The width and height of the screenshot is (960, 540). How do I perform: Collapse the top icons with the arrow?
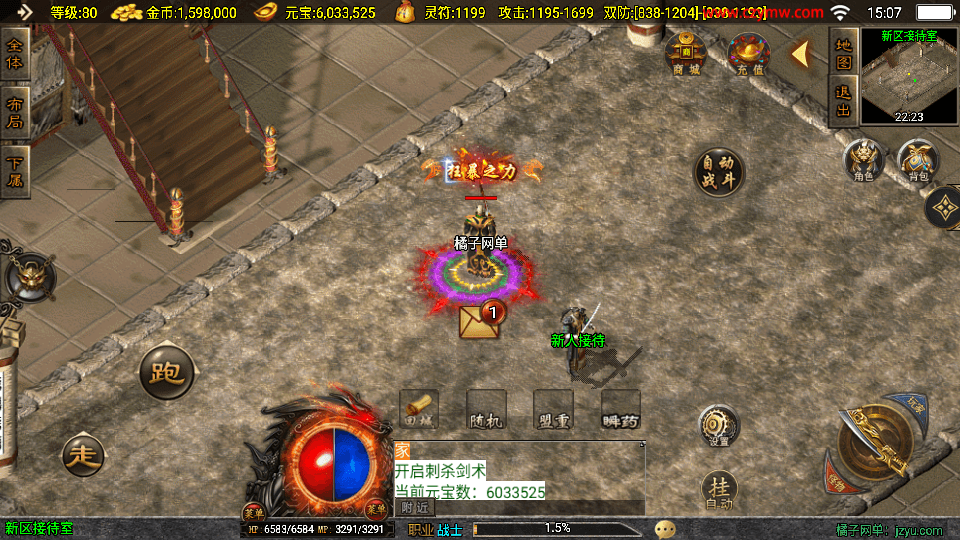[x=800, y=54]
